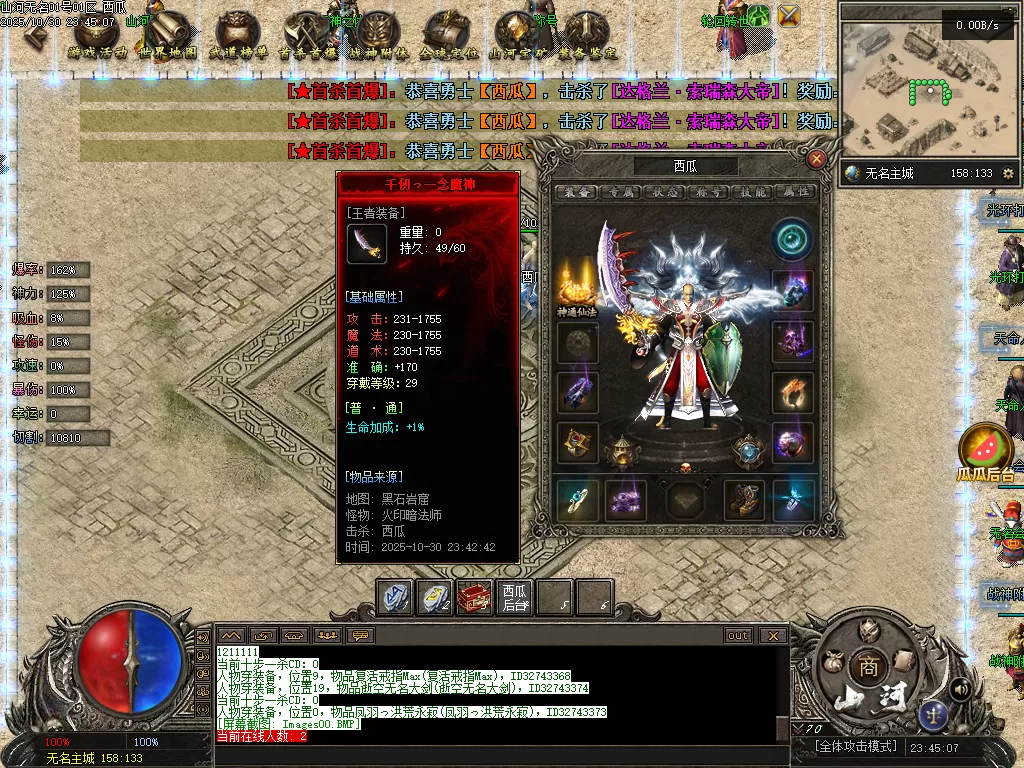Viewport: 1024px width, 768px height.
Task: Switch to the 状态 status tab
Action: pos(665,192)
